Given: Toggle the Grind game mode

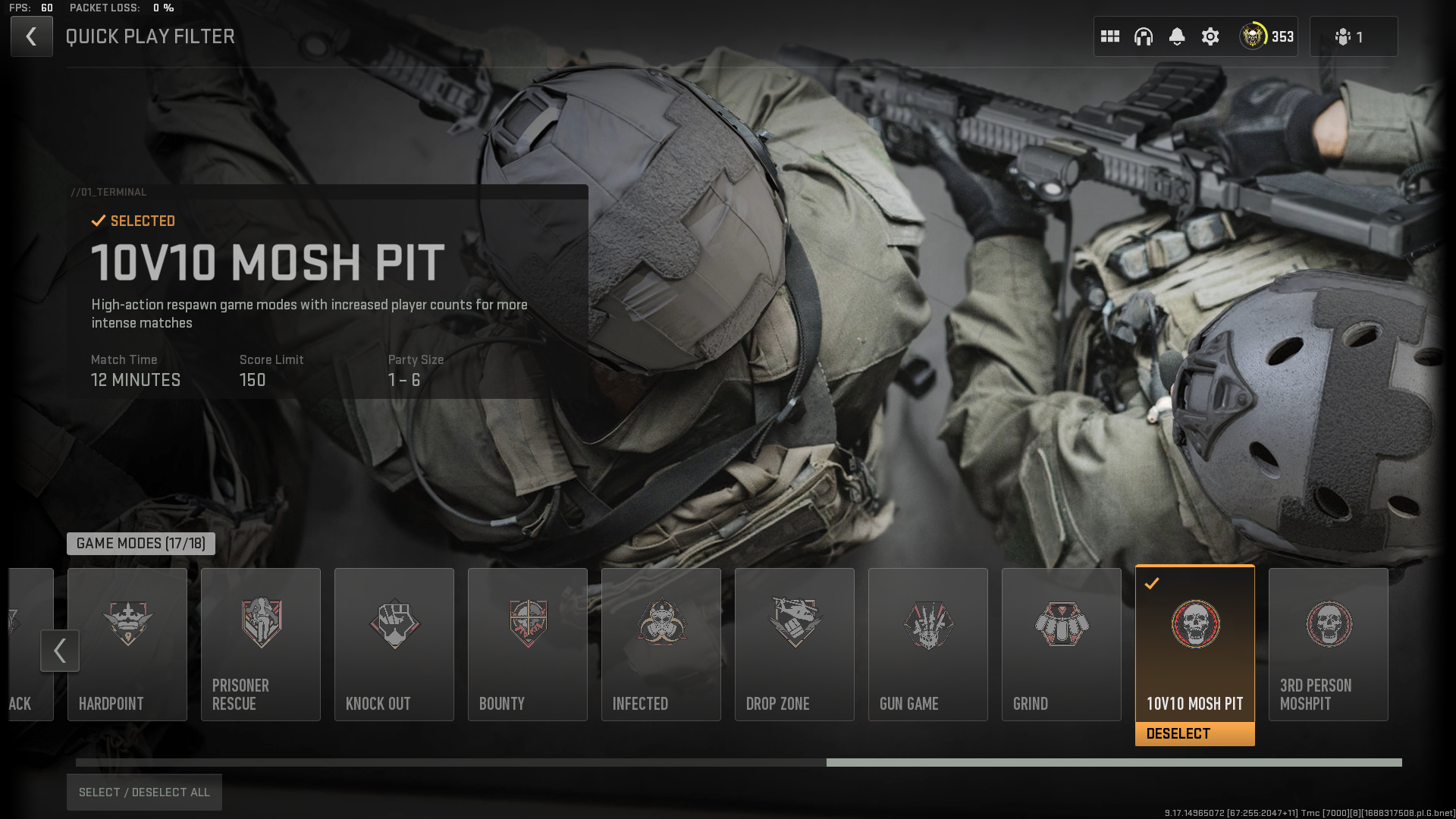Looking at the screenshot, I should click(1062, 645).
